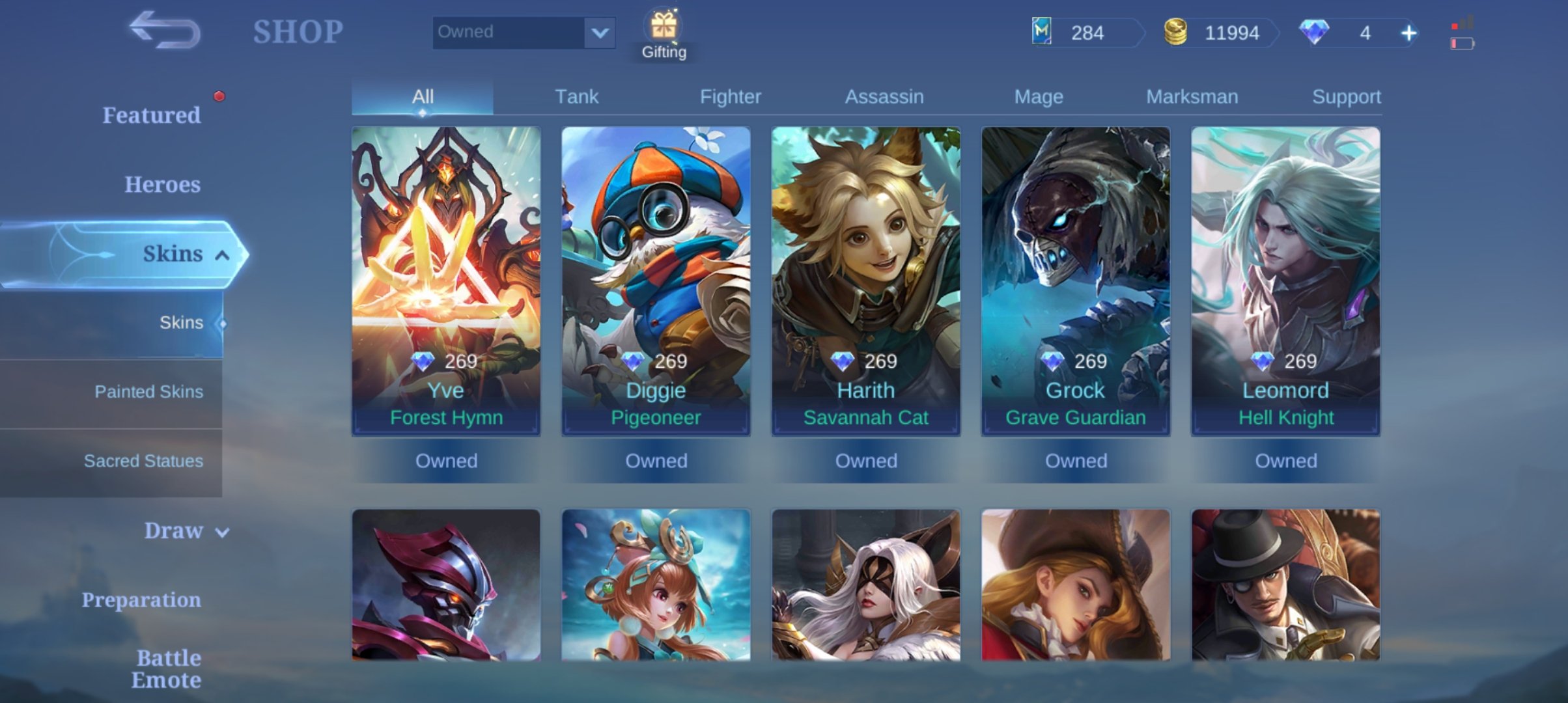Screen dimensions: 1568x703
Task: Select the Mage tab
Action: (x=1039, y=97)
